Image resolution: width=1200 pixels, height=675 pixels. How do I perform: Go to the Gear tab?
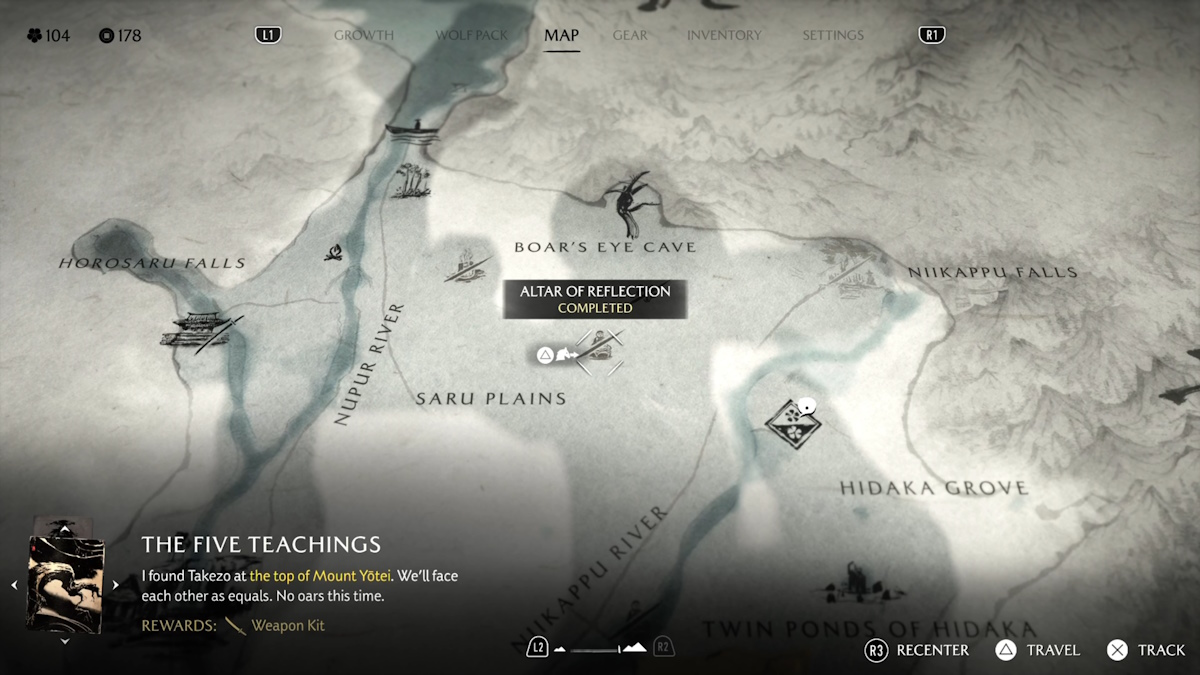(x=630, y=35)
